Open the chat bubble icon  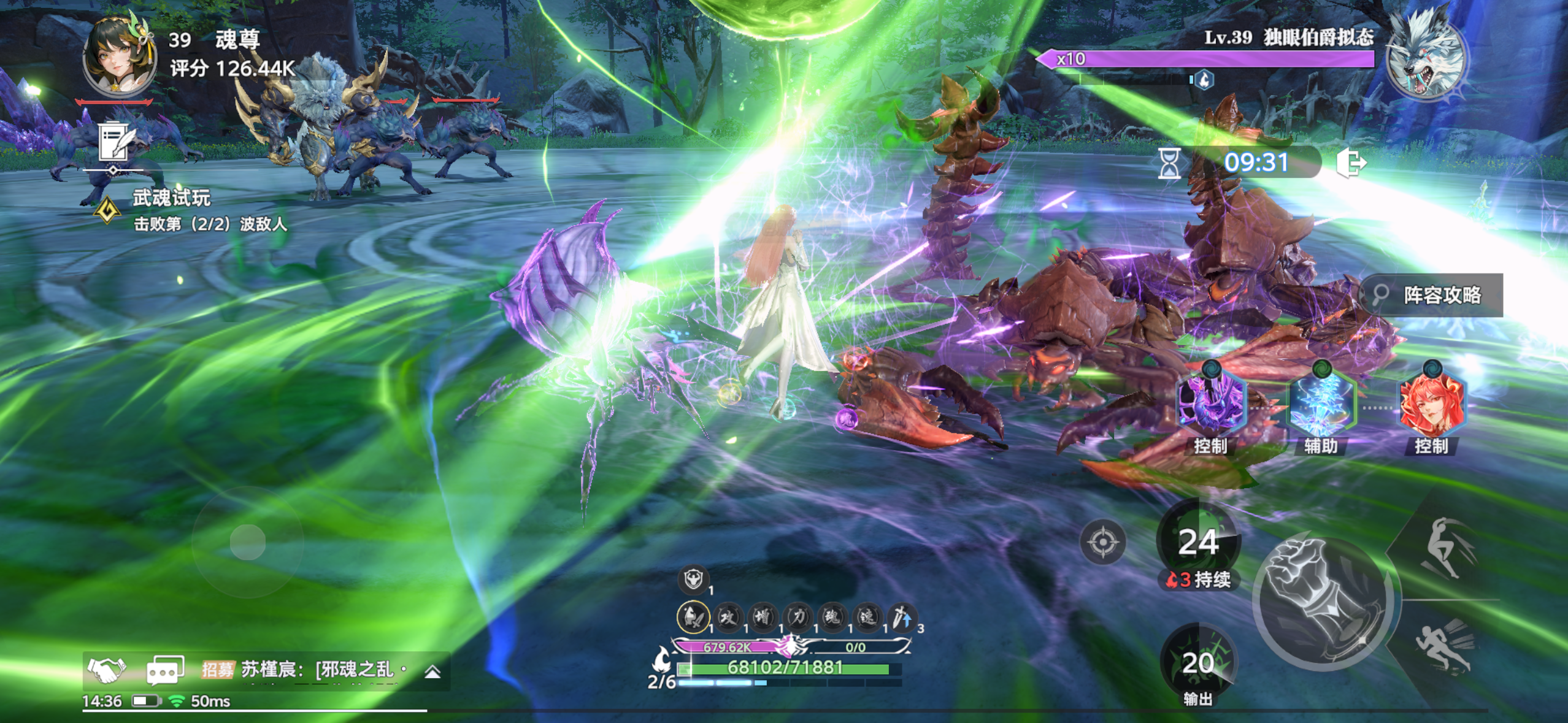click(164, 670)
